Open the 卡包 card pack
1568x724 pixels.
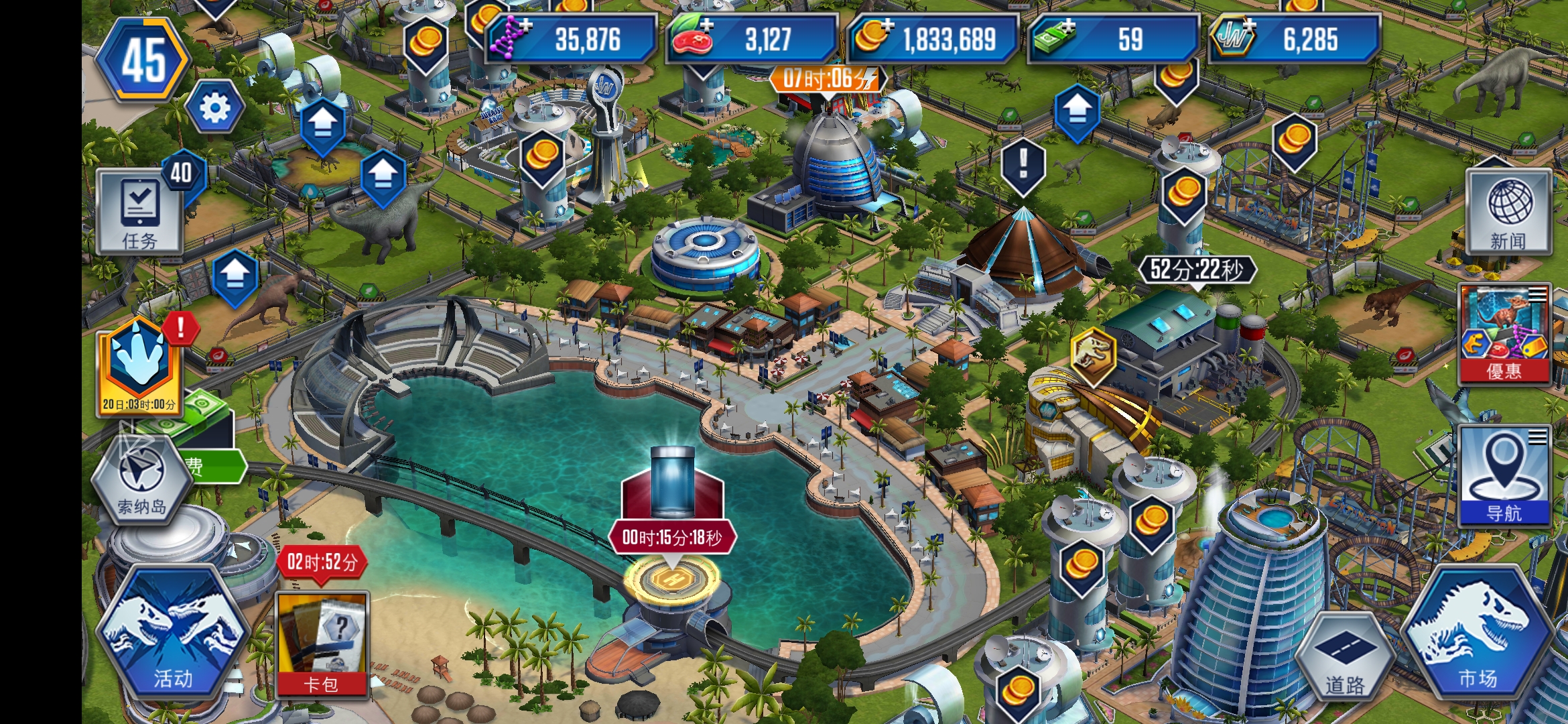tap(322, 645)
